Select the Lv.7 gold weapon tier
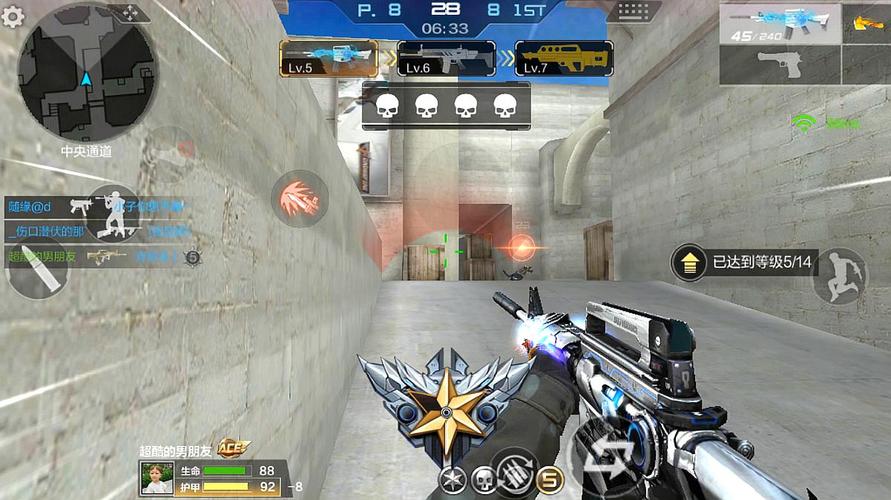891x500 pixels. click(564, 58)
